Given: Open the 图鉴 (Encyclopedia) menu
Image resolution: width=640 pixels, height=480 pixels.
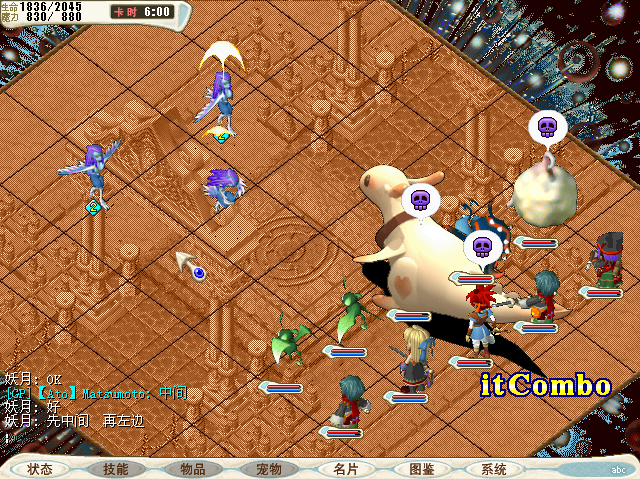Looking at the screenshot, I should (x=421, y=469).
